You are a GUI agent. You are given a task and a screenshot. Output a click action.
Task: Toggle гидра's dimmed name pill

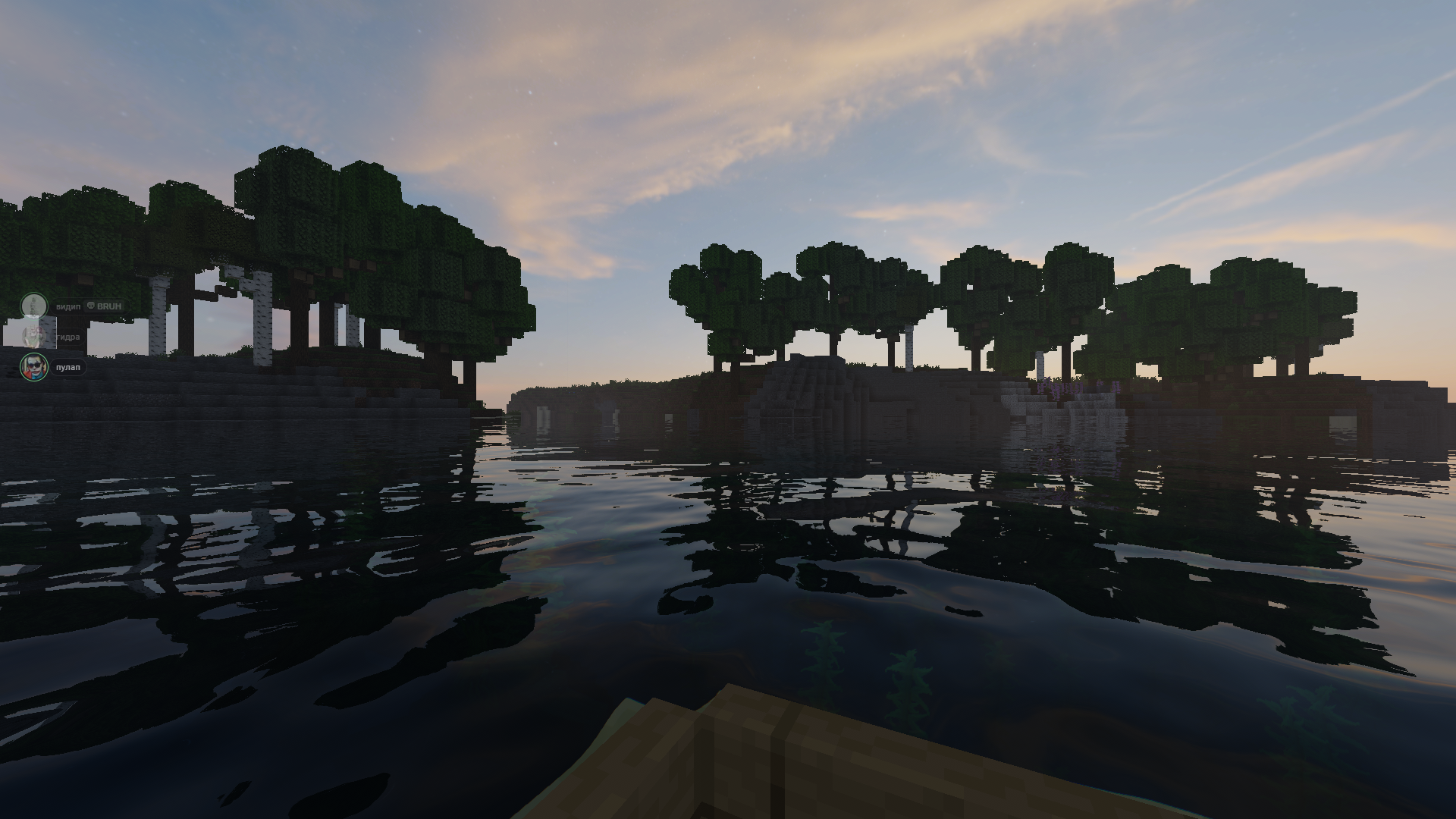(x=68, y=337)
